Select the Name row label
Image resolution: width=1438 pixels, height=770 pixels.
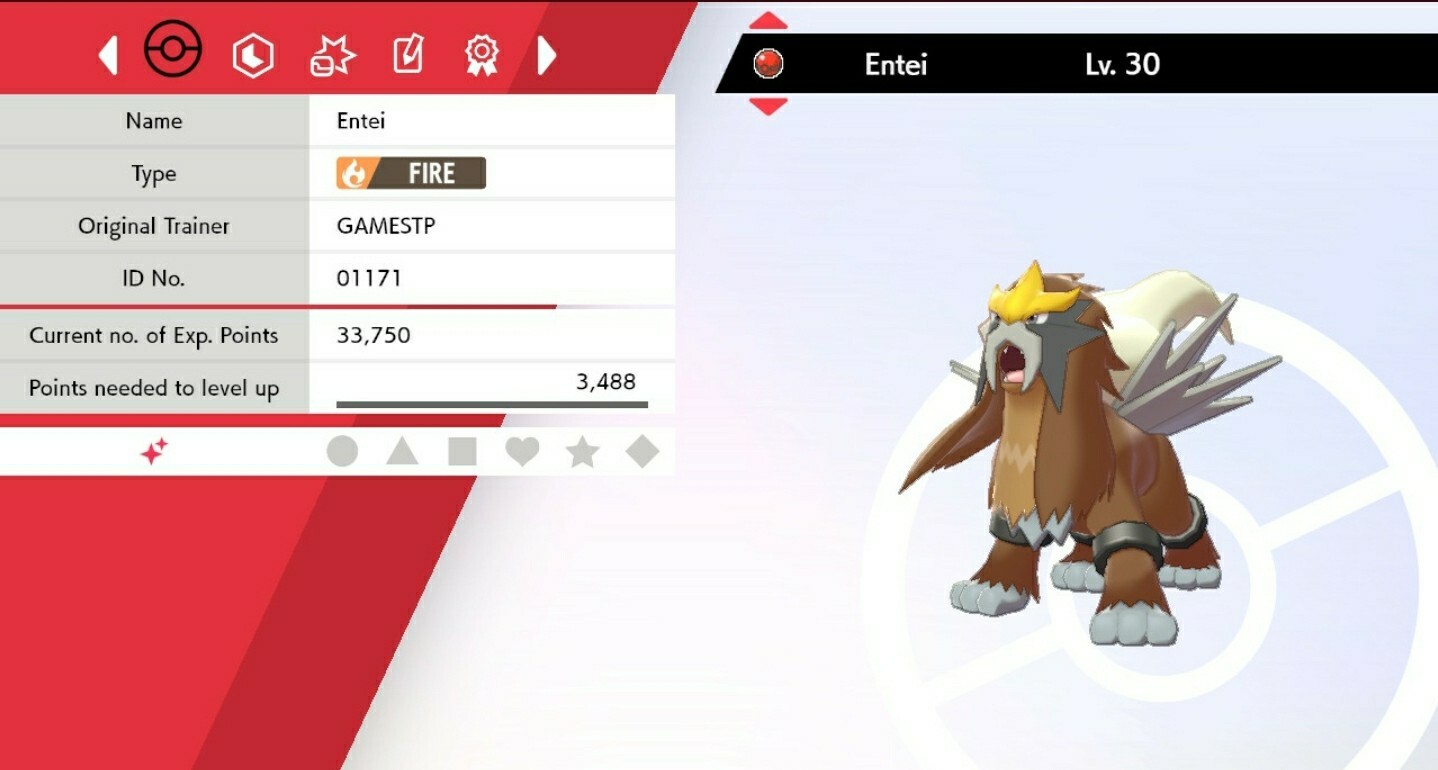tap(154, 121)
